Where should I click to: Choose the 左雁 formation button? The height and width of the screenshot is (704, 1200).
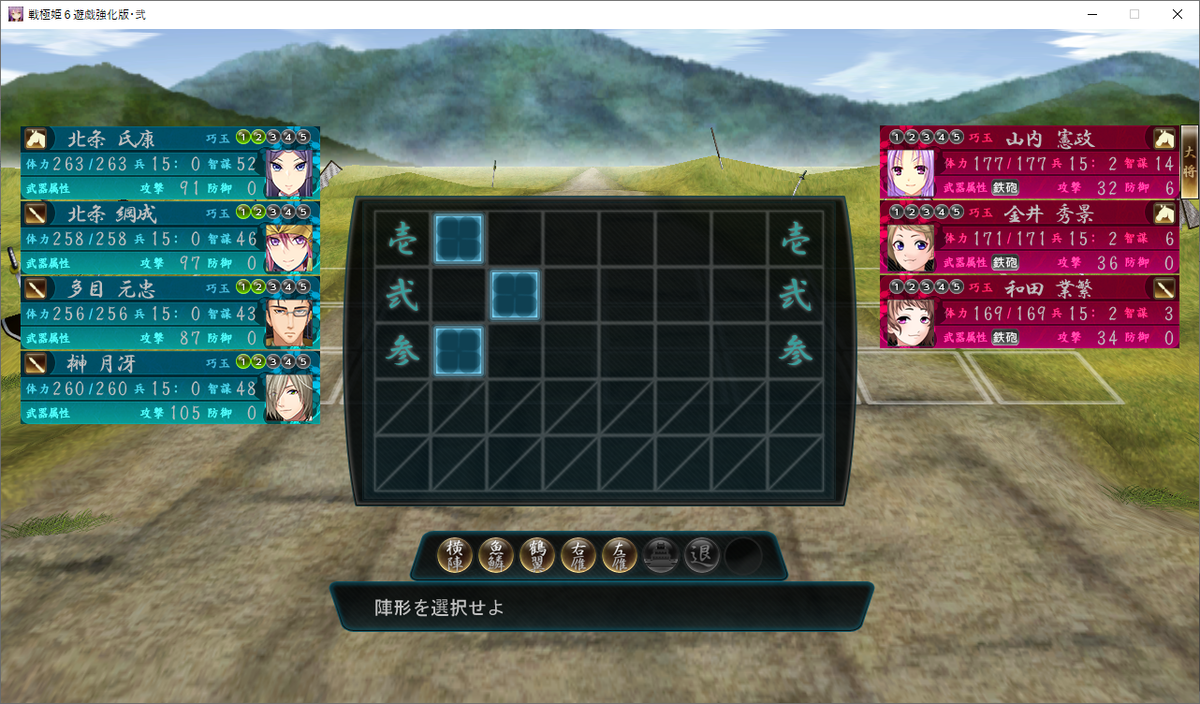click(x=620, y=555)
